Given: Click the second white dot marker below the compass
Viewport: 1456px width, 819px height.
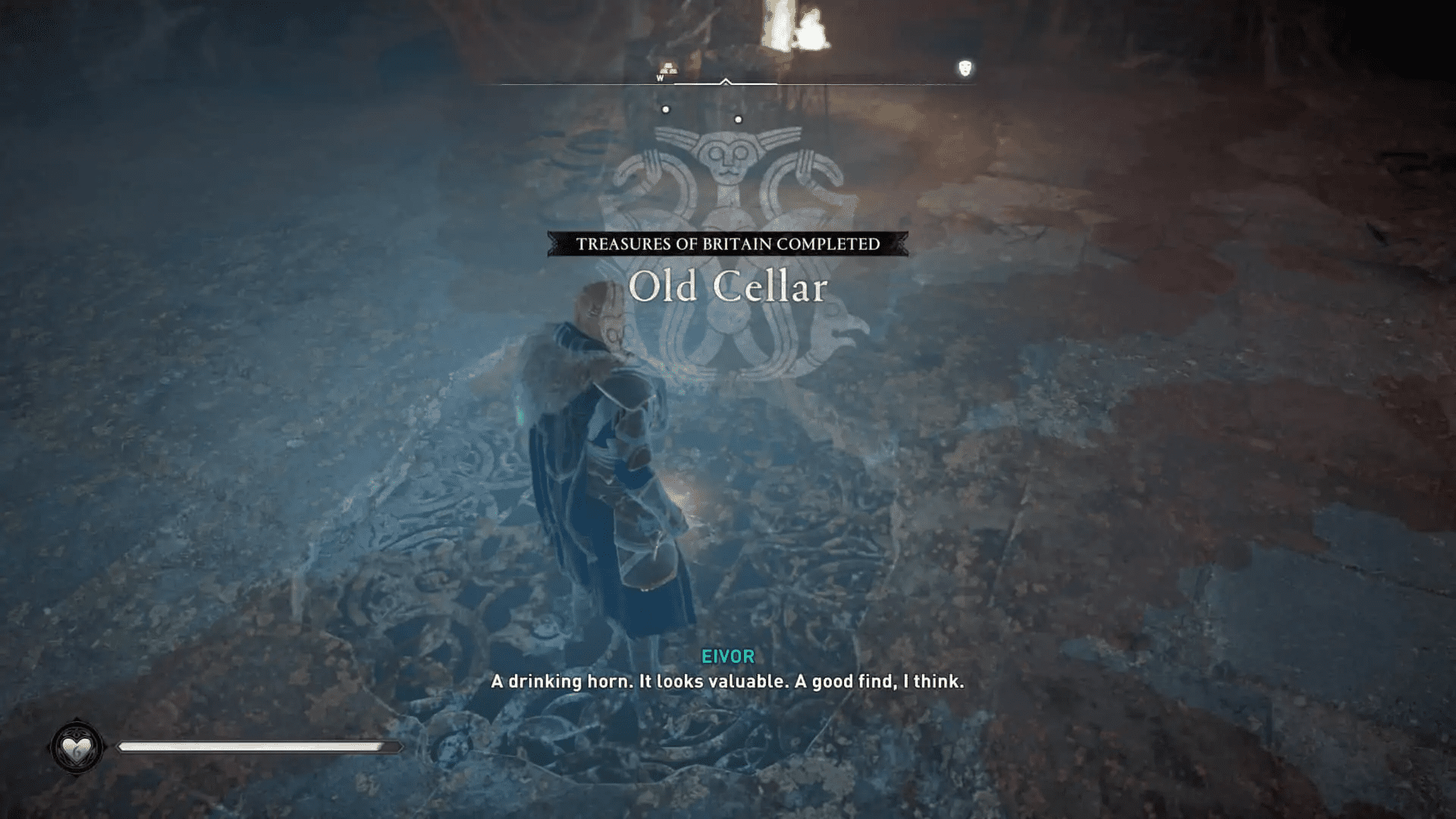Looking at the screenshot, I should [x=739, y=118].
